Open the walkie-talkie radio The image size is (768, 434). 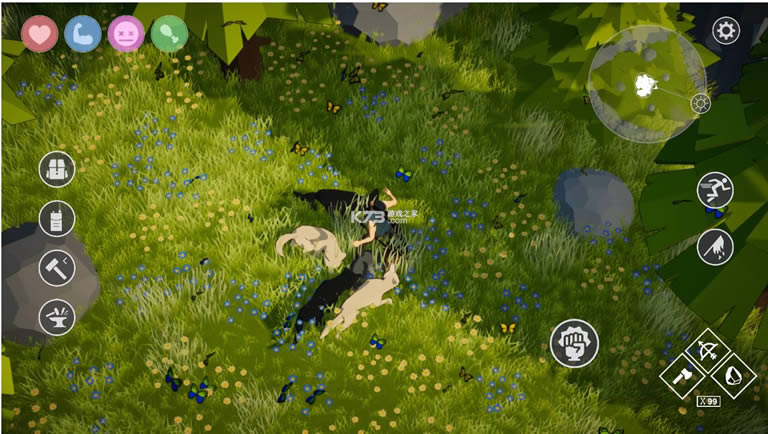(57, 218)
